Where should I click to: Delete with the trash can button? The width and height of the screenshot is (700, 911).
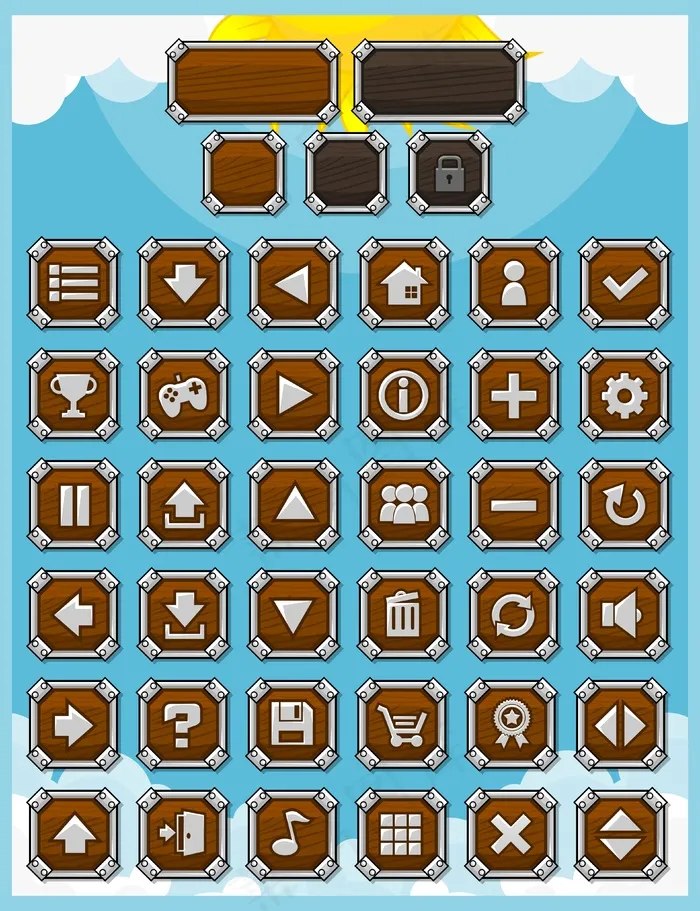pyautogui.click(x=404, y=615)
